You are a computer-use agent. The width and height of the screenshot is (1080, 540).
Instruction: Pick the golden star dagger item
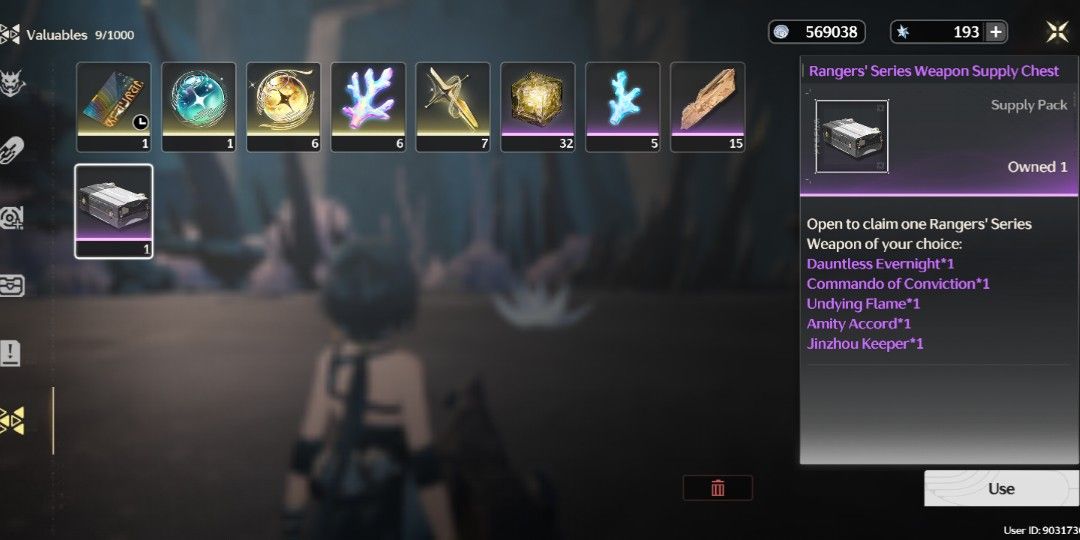[x=453, y=106]
